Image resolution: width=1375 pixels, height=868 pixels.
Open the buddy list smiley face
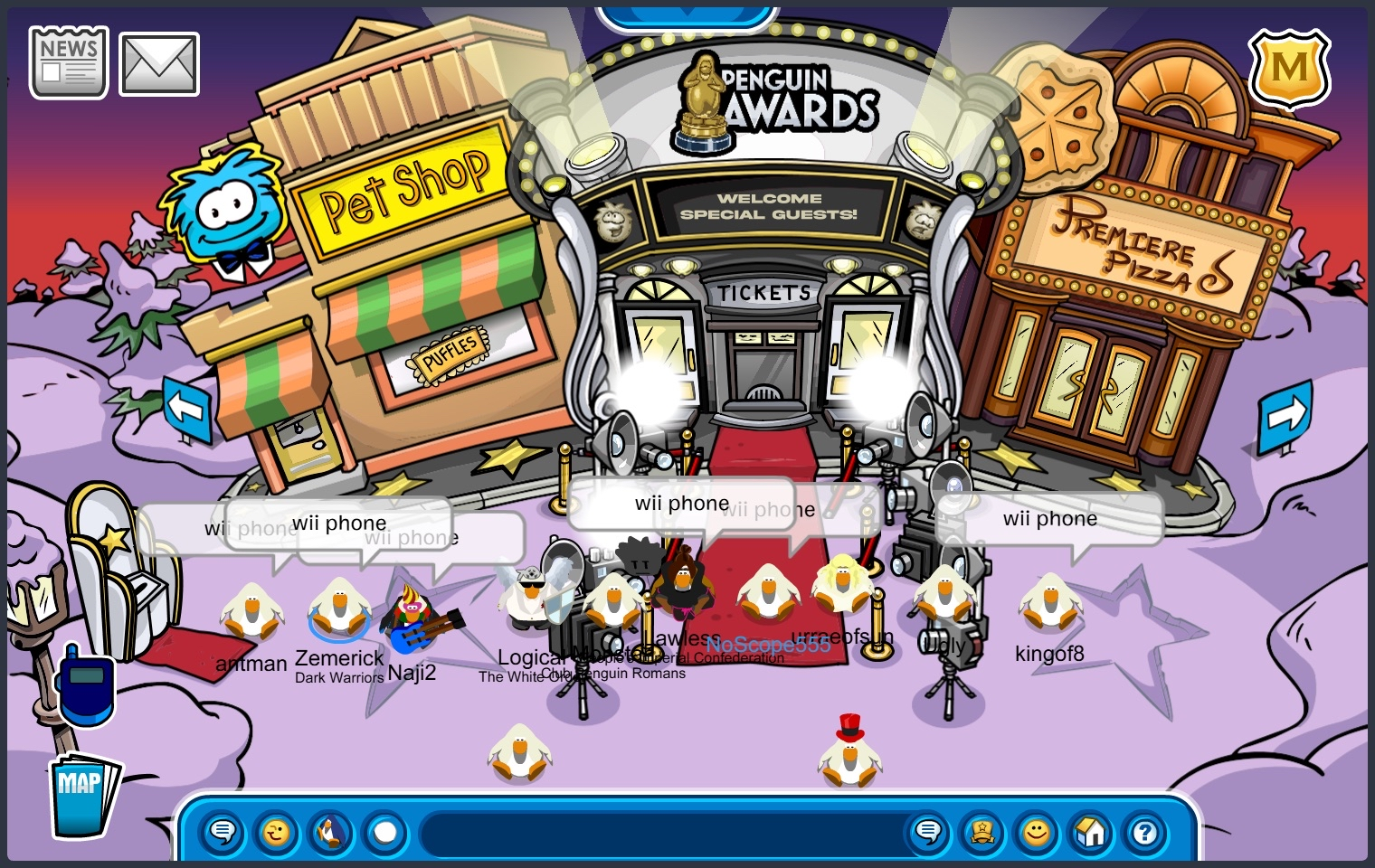pyautogui.click(x=1038, y=833)
